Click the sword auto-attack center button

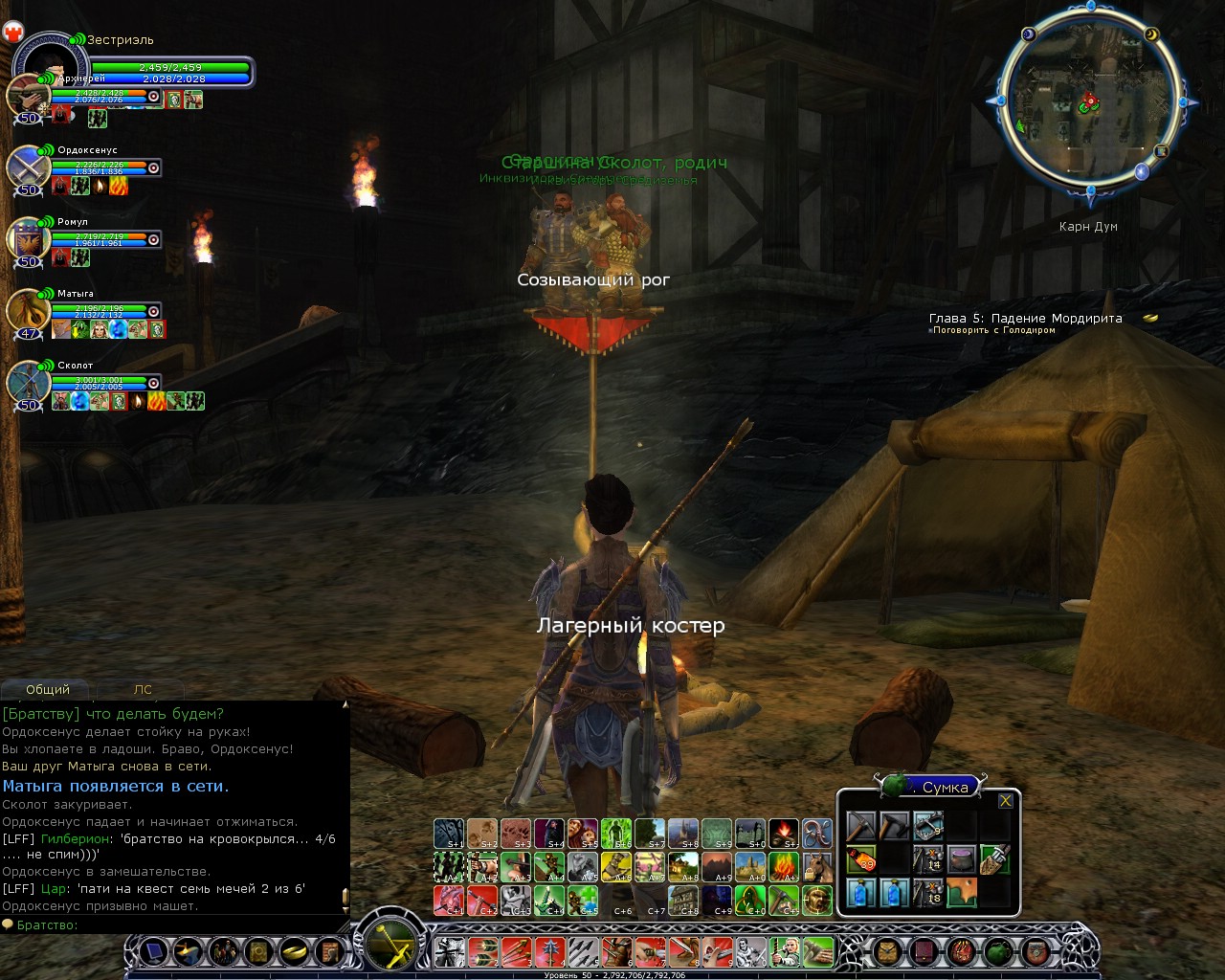pos(391,943)
